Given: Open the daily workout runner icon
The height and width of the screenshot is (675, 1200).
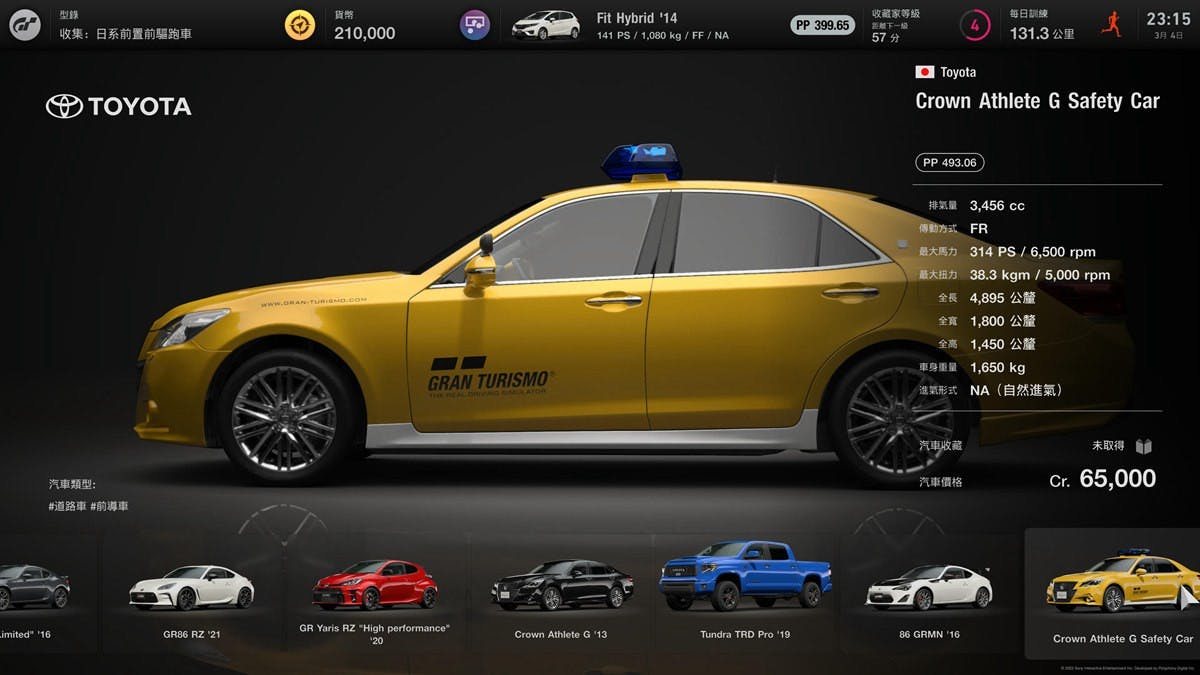Looking at the screenshot, I should point(1111,24).
